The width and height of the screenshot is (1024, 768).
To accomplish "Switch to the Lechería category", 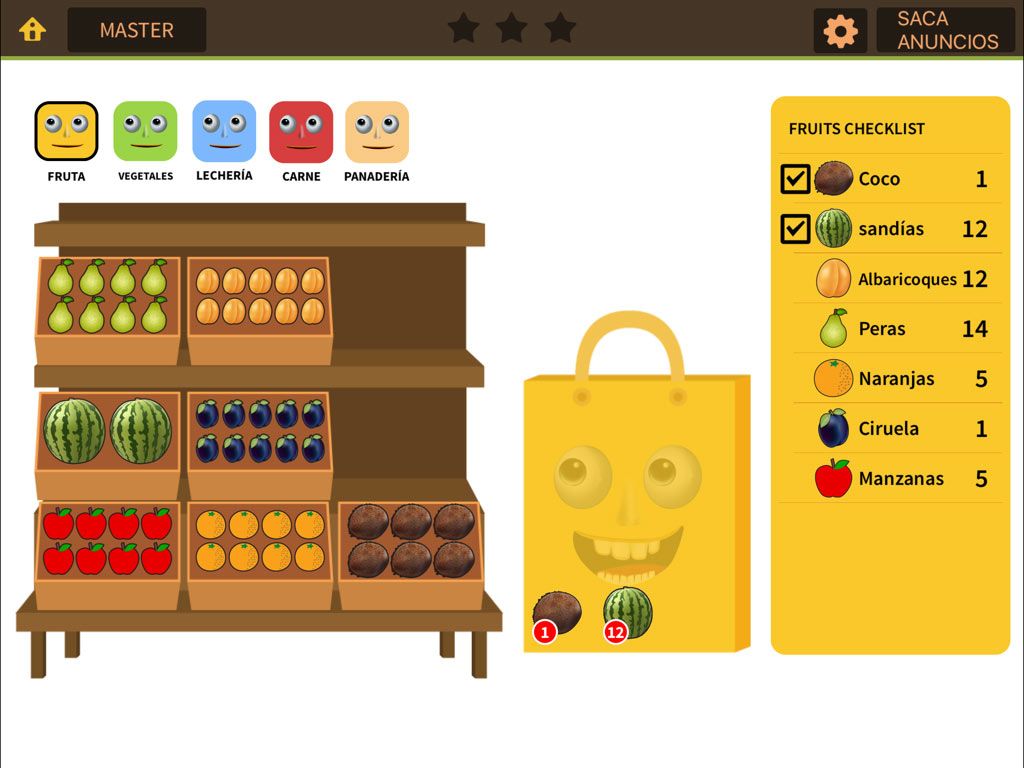I will point(224,132).
